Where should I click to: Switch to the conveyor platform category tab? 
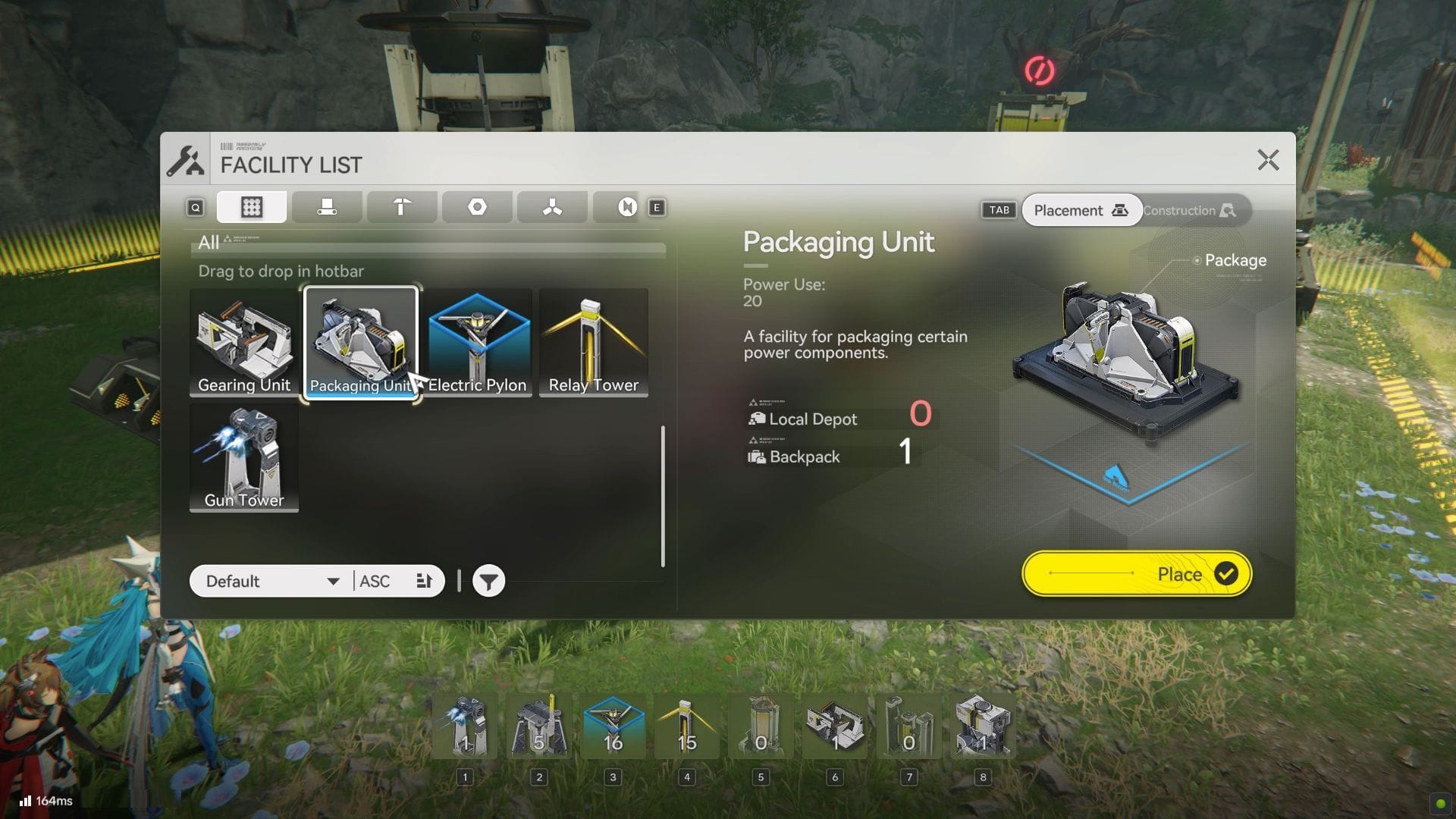[x=327, y=207]
